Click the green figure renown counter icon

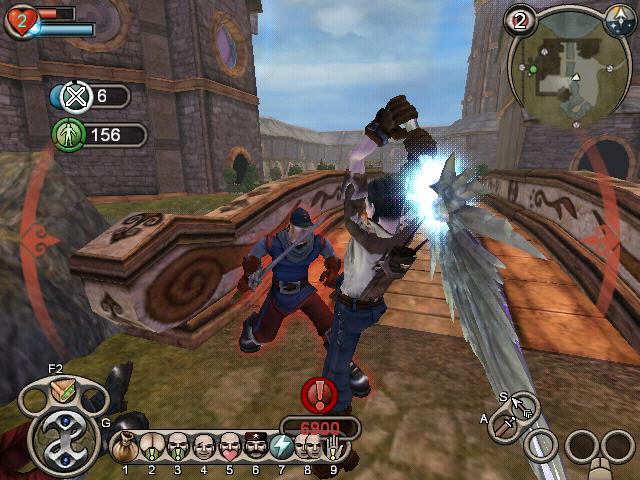[x=65, y=135]
